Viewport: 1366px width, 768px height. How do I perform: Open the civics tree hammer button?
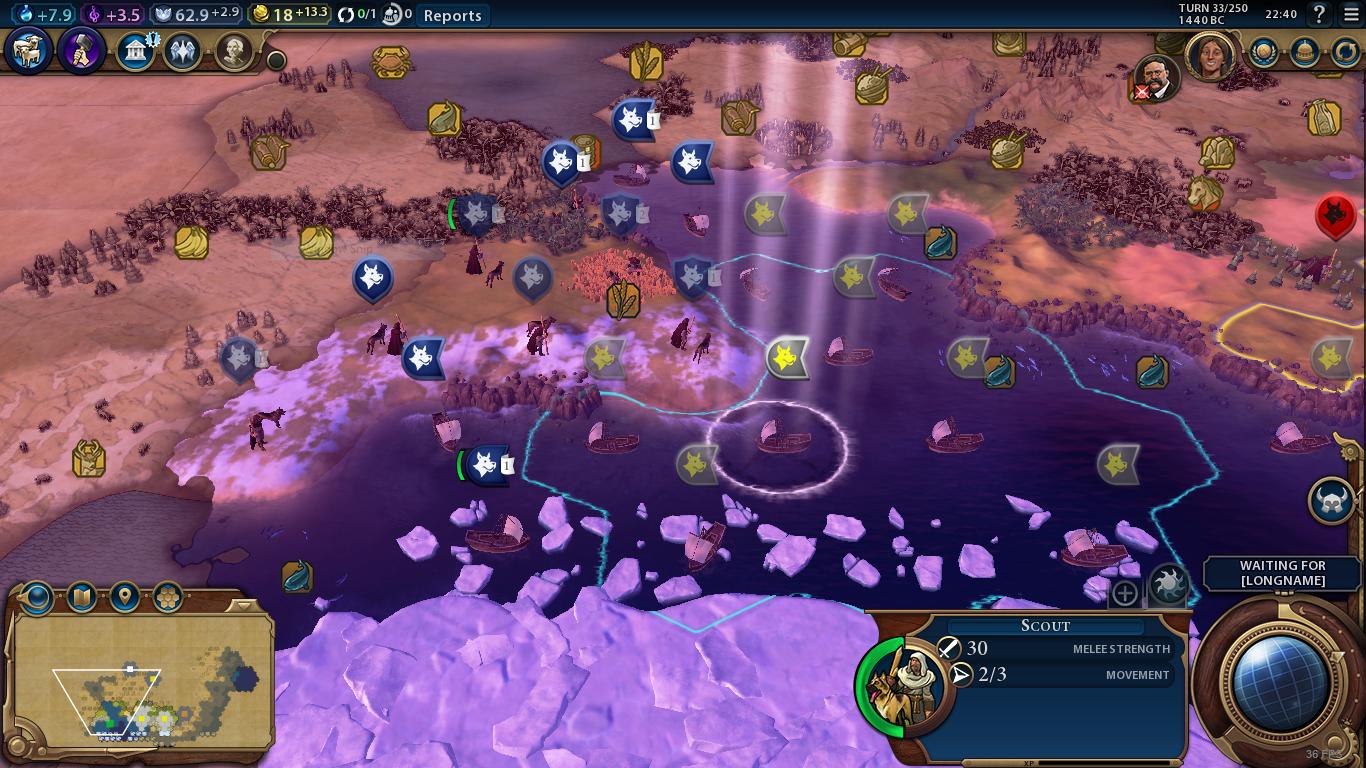coord(82,51)
